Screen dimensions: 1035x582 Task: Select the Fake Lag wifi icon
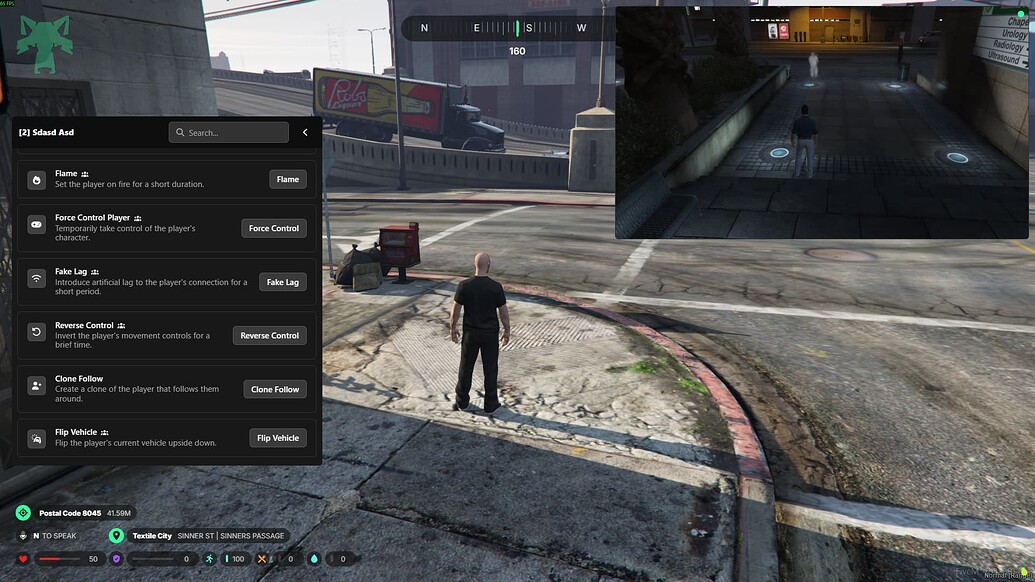(37, 278)
